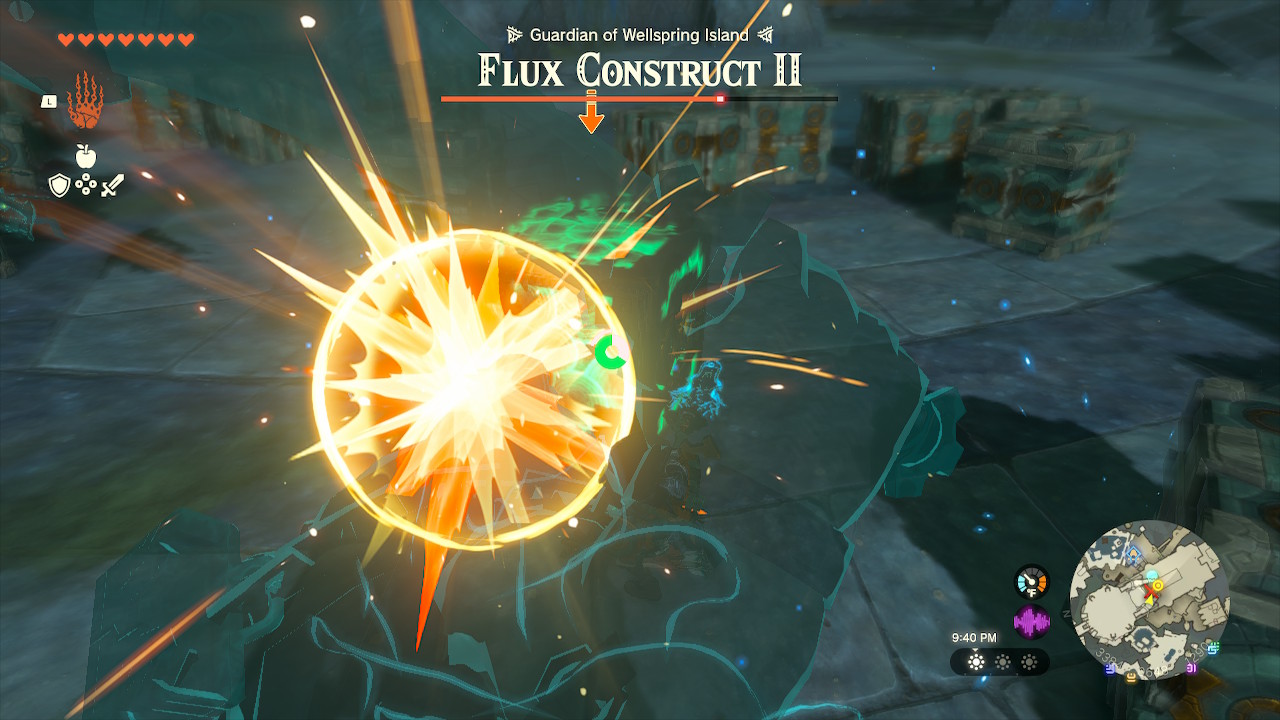Select the yellow player arrow on the minimap
The image size is (1280, 720).
(x=1150, y=602)
